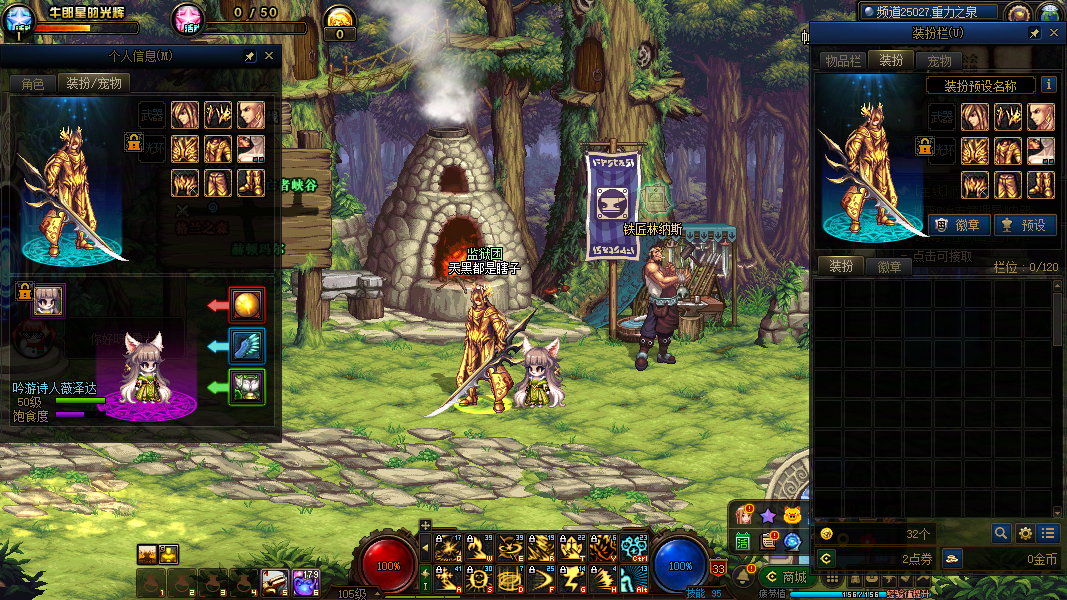The height and width of the screenshot is (600, 1067).
Task: Click the purple star icon
Action: 767,516
